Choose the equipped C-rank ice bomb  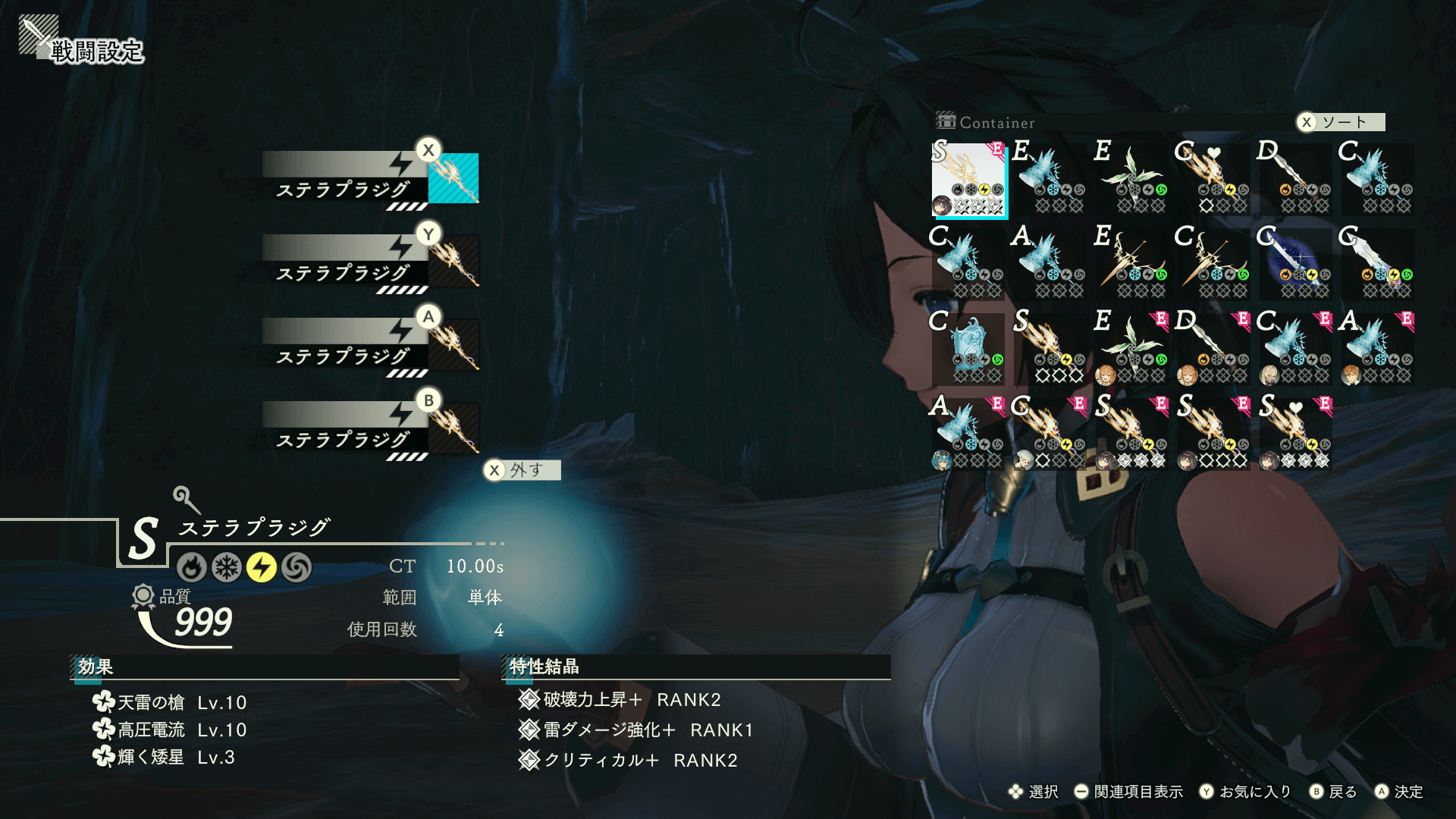point(1296,349)
